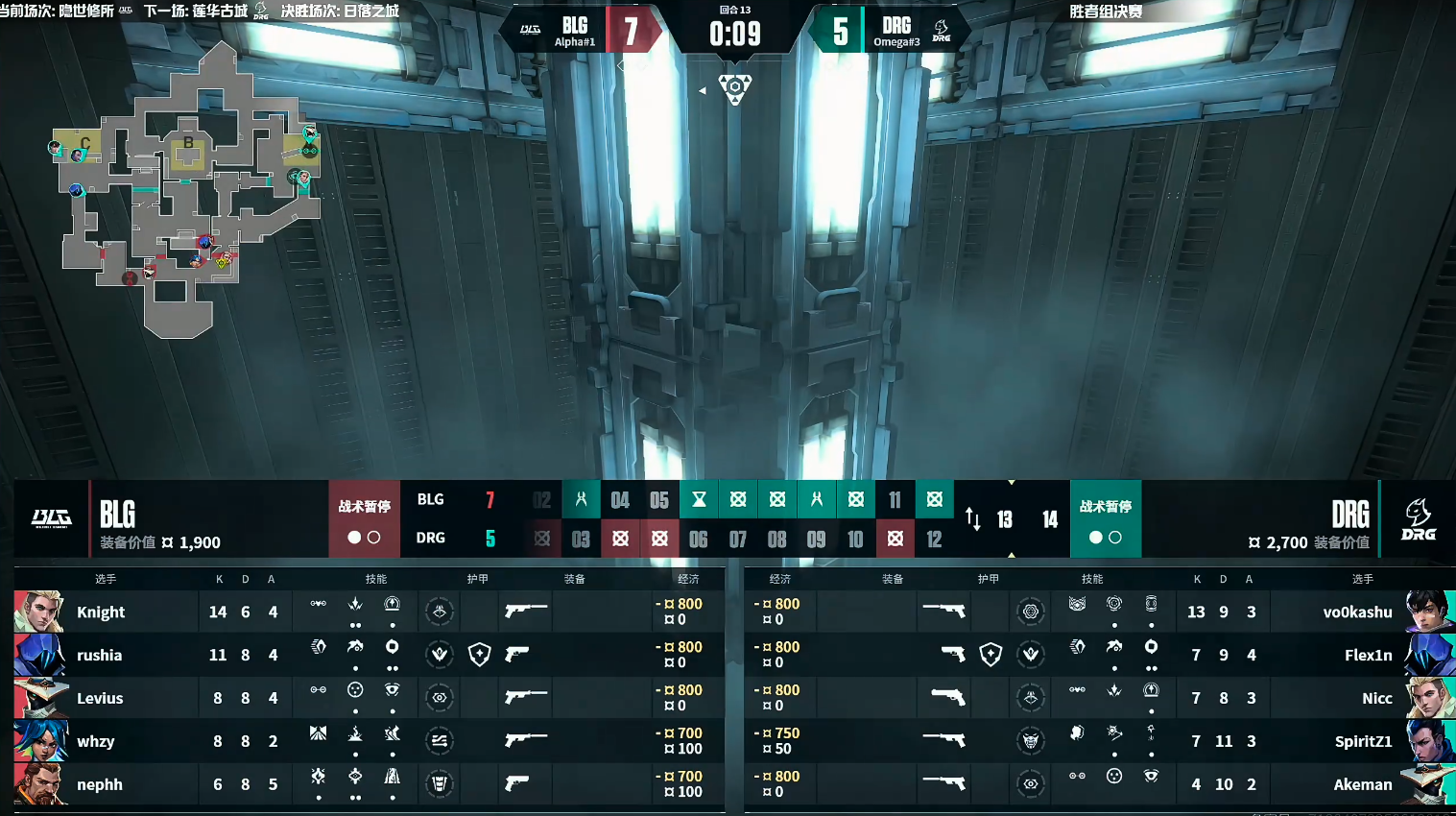Screen dimensions: 1456x816
Task: Open round 13 in the round timeline
Action: (x=1005, y=519)
